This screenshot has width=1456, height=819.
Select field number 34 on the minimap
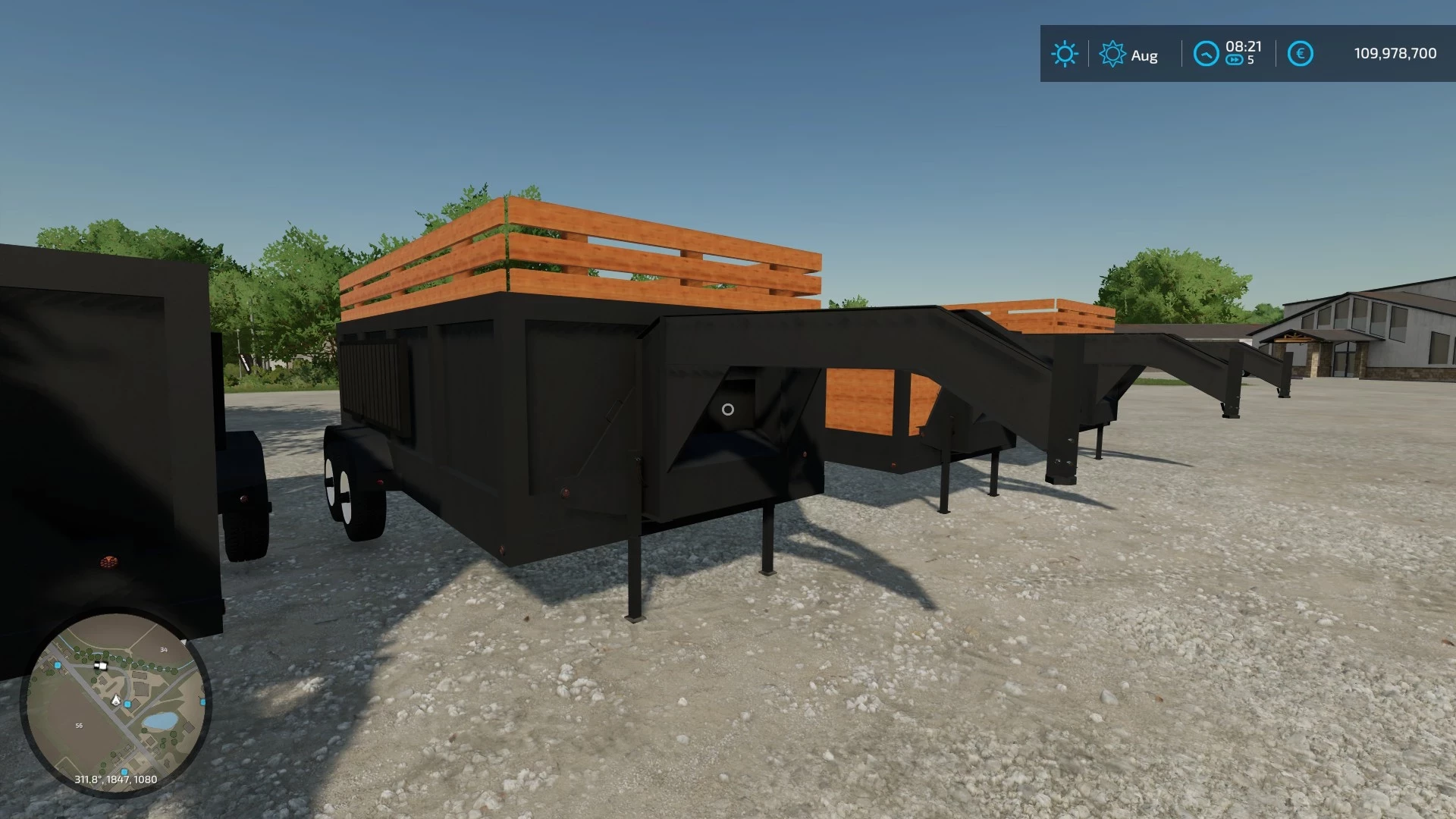point(164,650)
